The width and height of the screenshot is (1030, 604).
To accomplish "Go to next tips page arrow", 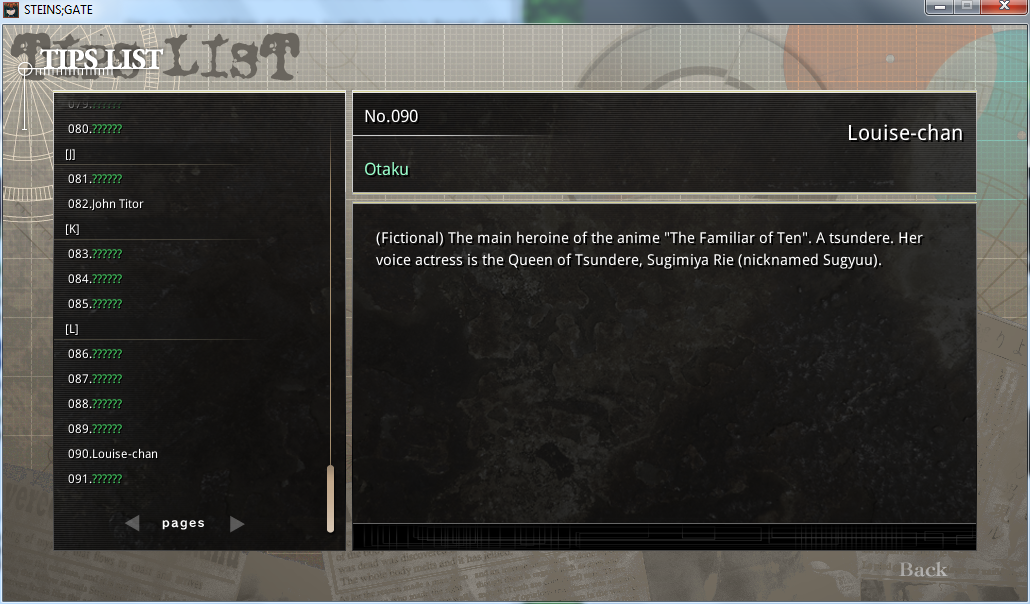I will pyautogui.click(x=237, y=523).
